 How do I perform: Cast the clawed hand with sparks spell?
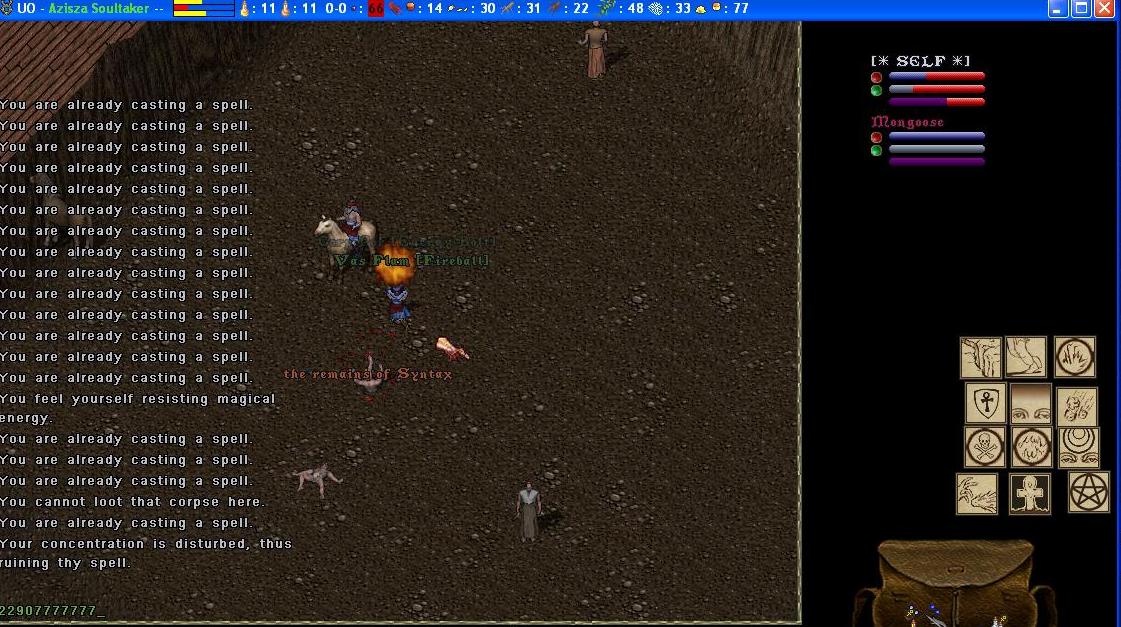976,494
